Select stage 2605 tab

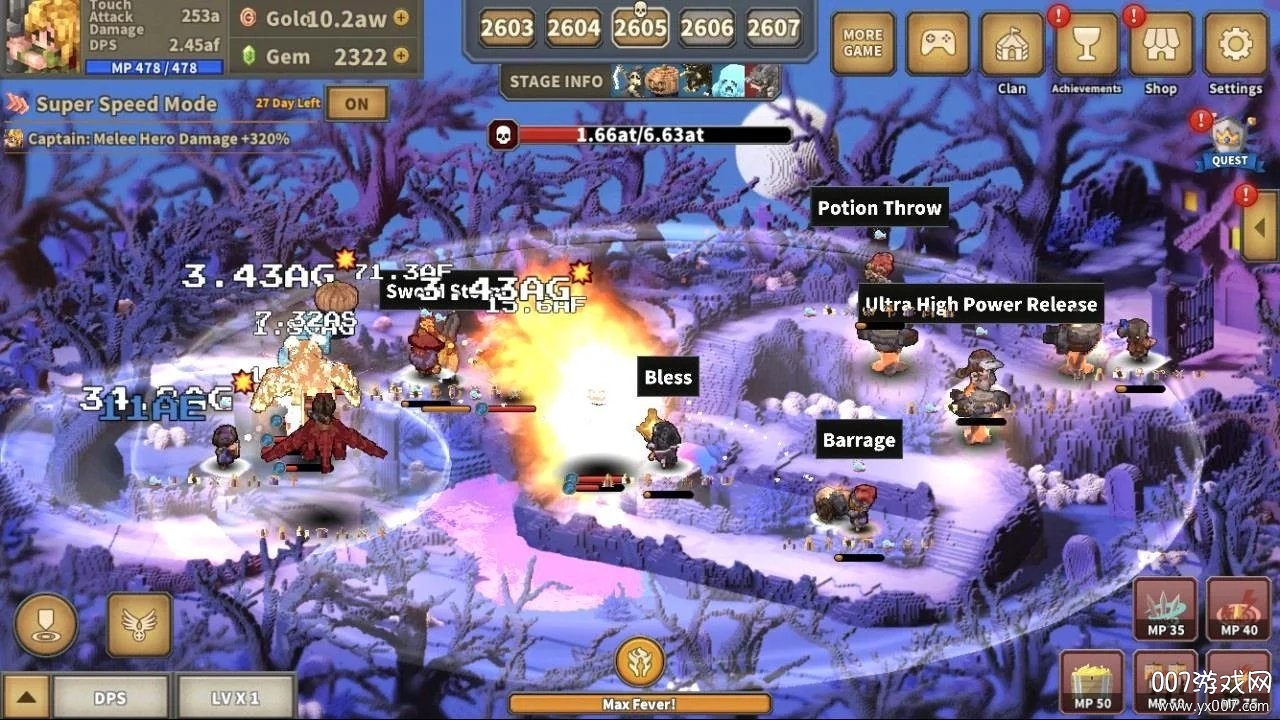pyautogui.click(x=640, y=28)
